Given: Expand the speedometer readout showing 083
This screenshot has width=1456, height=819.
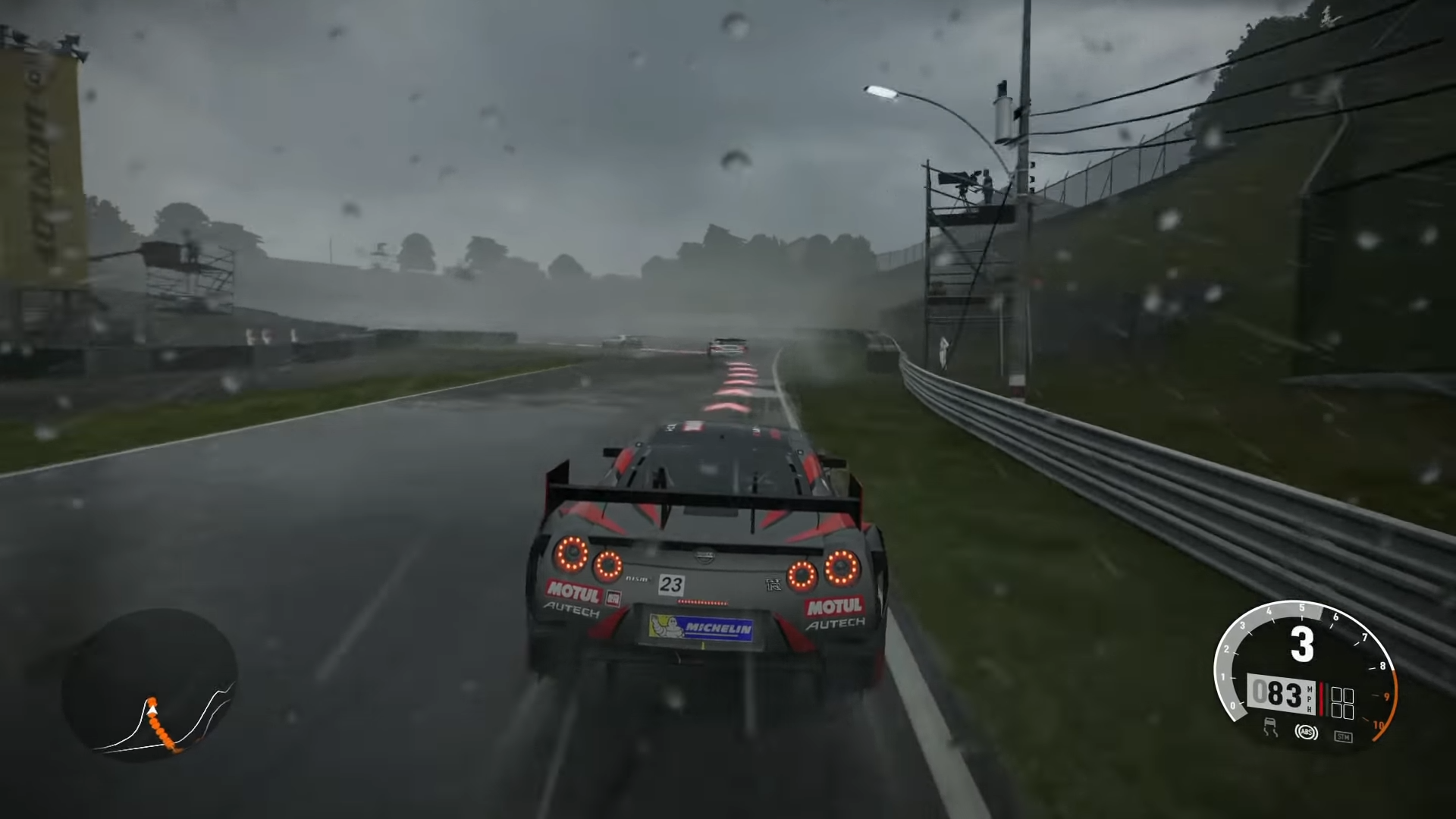Looking at the screenshot, I should 1281,692.
